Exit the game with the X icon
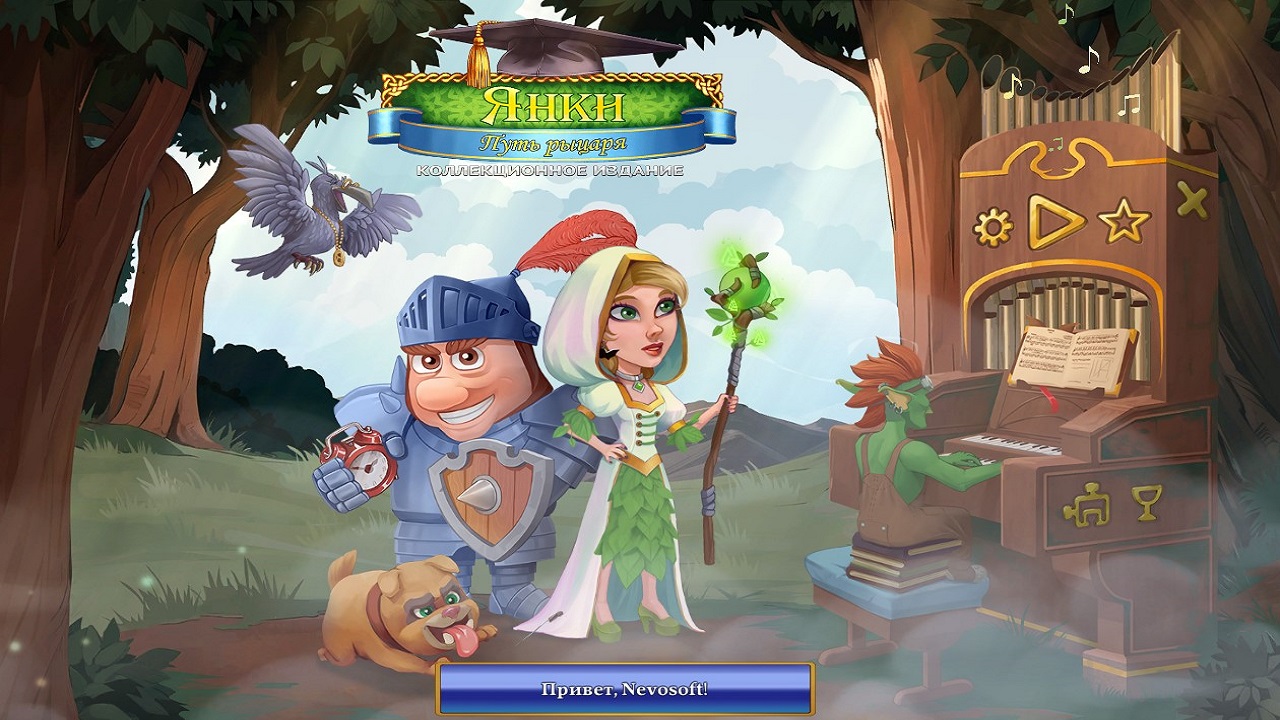Screen dimensions: 1280x720 click(x=1192, y=202)
